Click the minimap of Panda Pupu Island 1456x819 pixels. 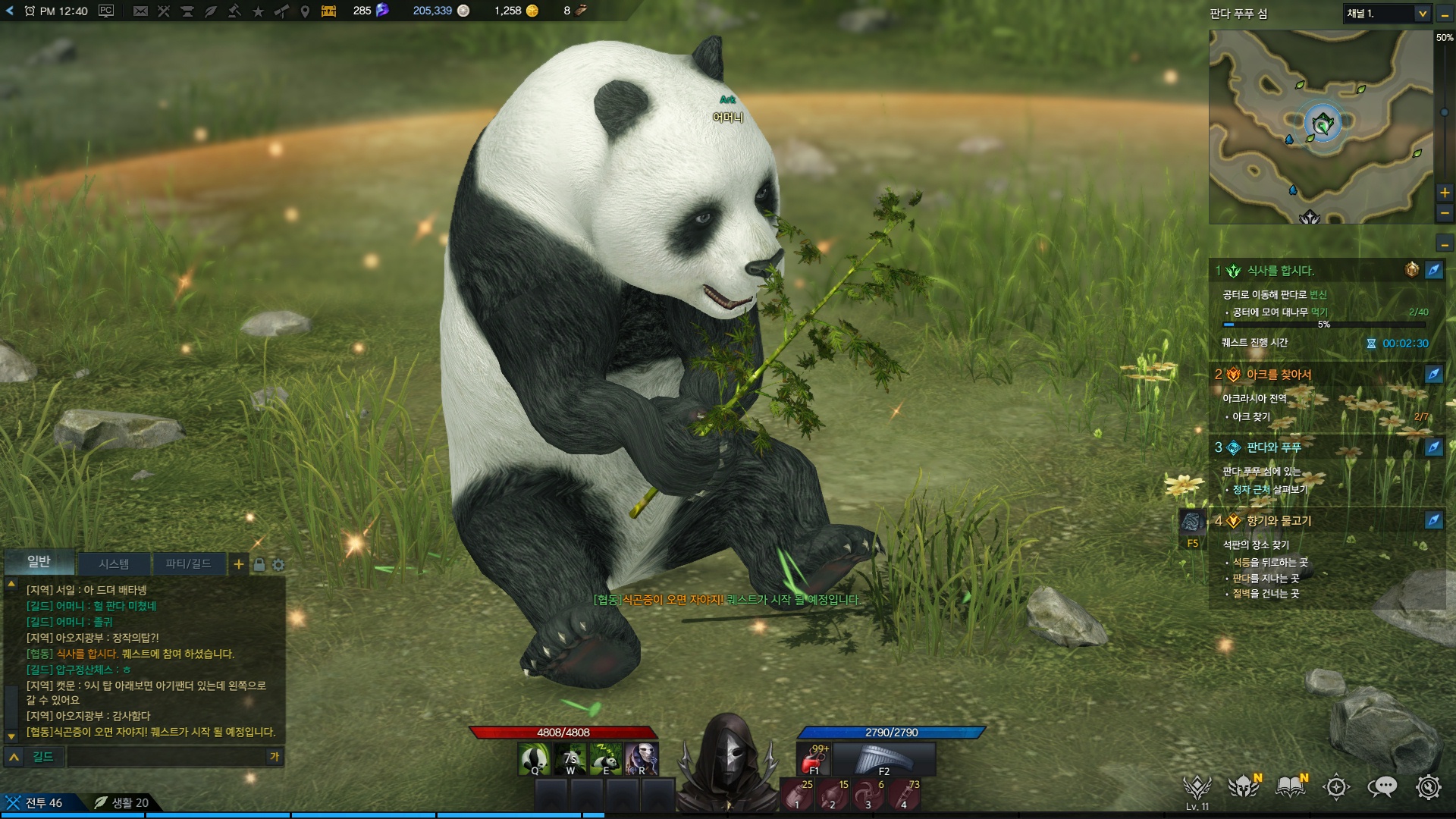pyautogui.click(x=1321, y=127)
